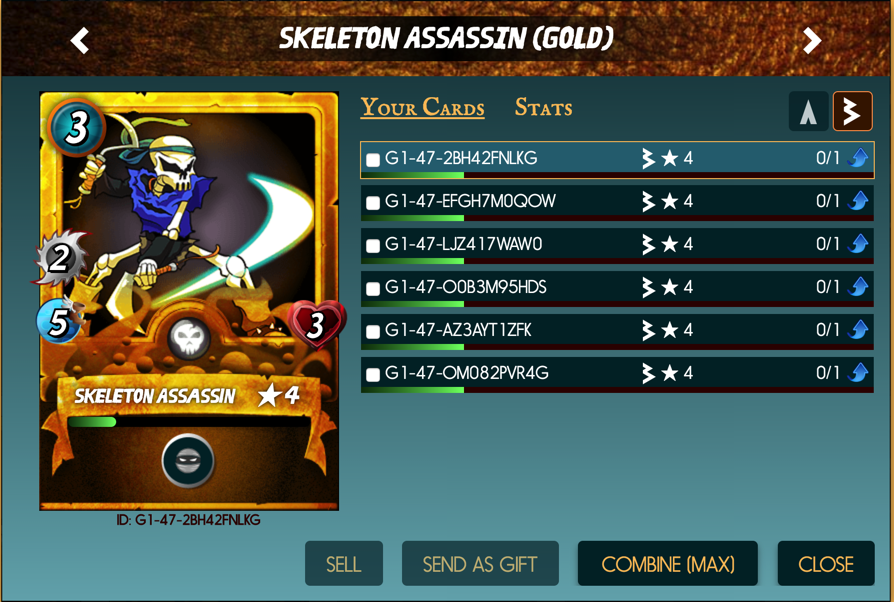Close the Skeleton Assassin card window
This screenshot has height=602, width=894.
[x=826, y=564]
